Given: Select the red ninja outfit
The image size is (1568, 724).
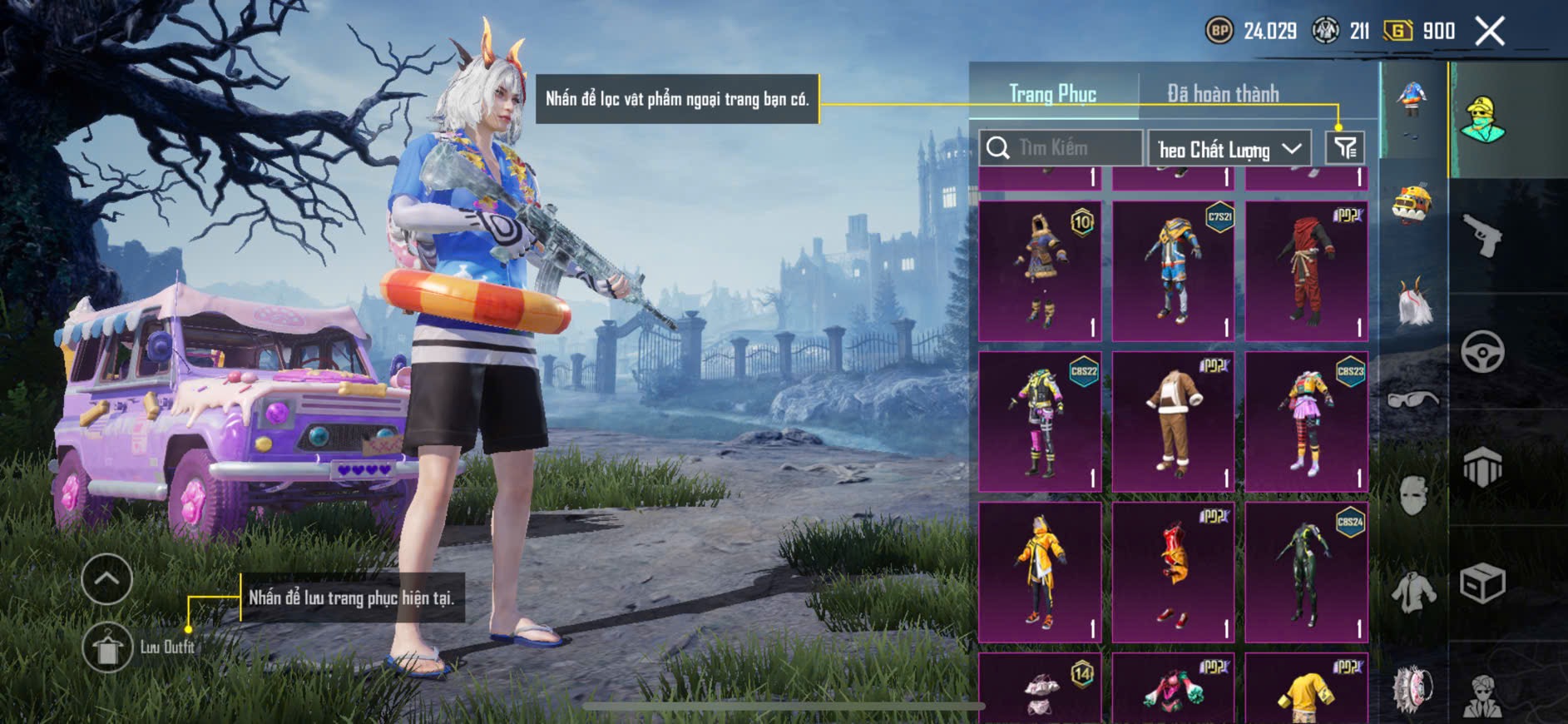Looking at the screenshot, I should 1306,270.
